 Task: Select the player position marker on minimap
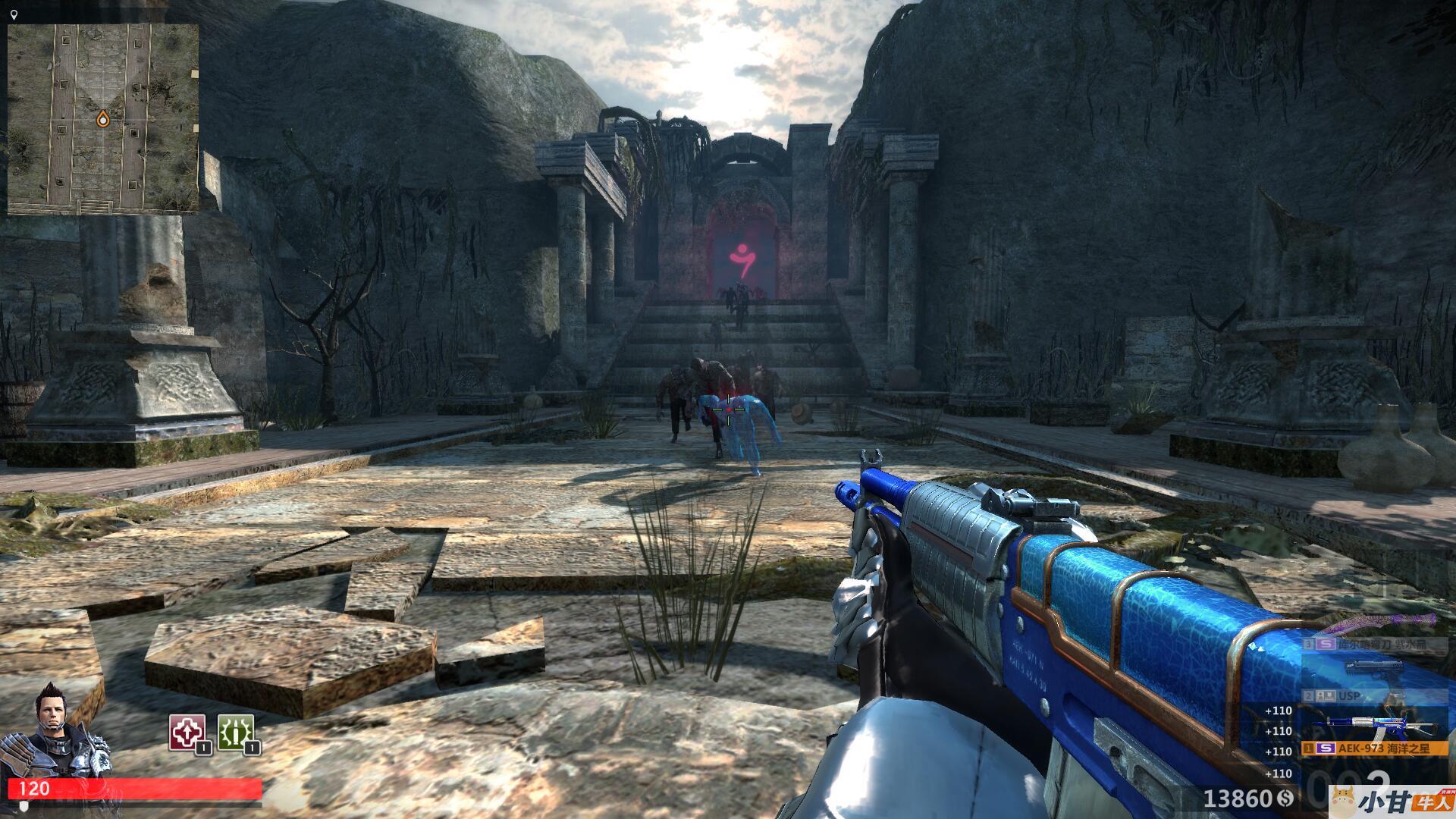102,119
